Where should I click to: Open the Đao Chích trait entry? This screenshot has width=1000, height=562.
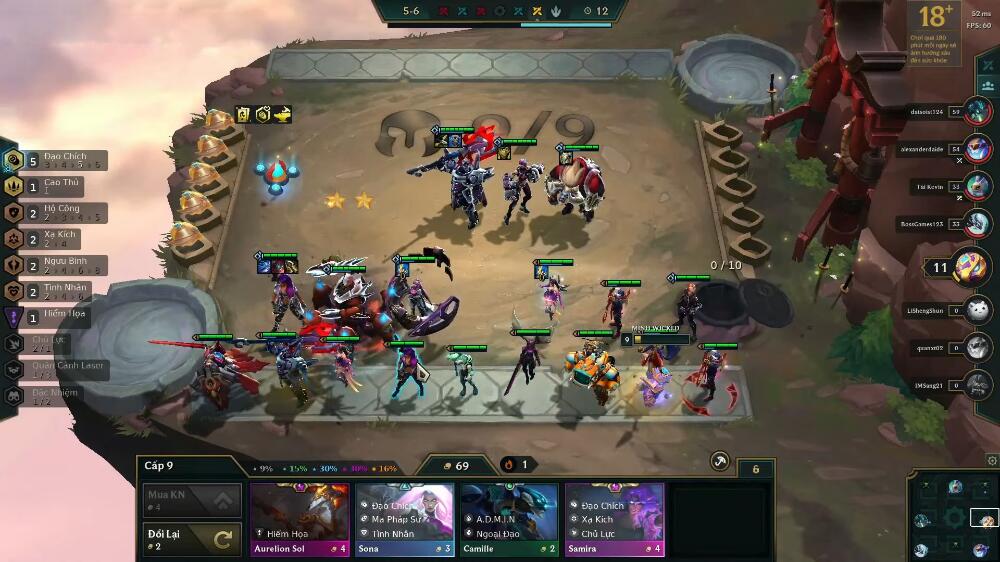(x=60, y=160)
